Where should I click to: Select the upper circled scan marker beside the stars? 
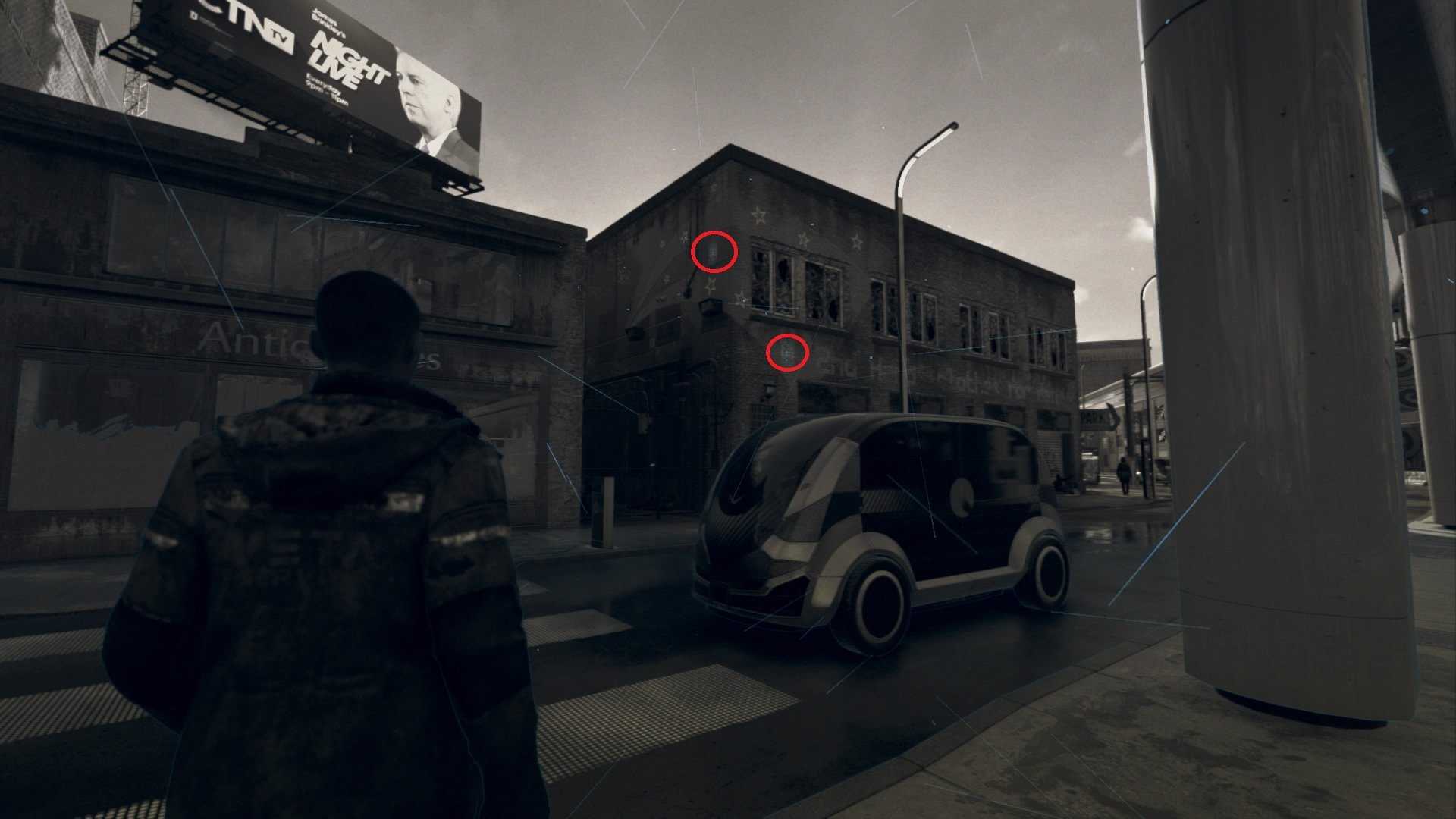tap(714, 252)
